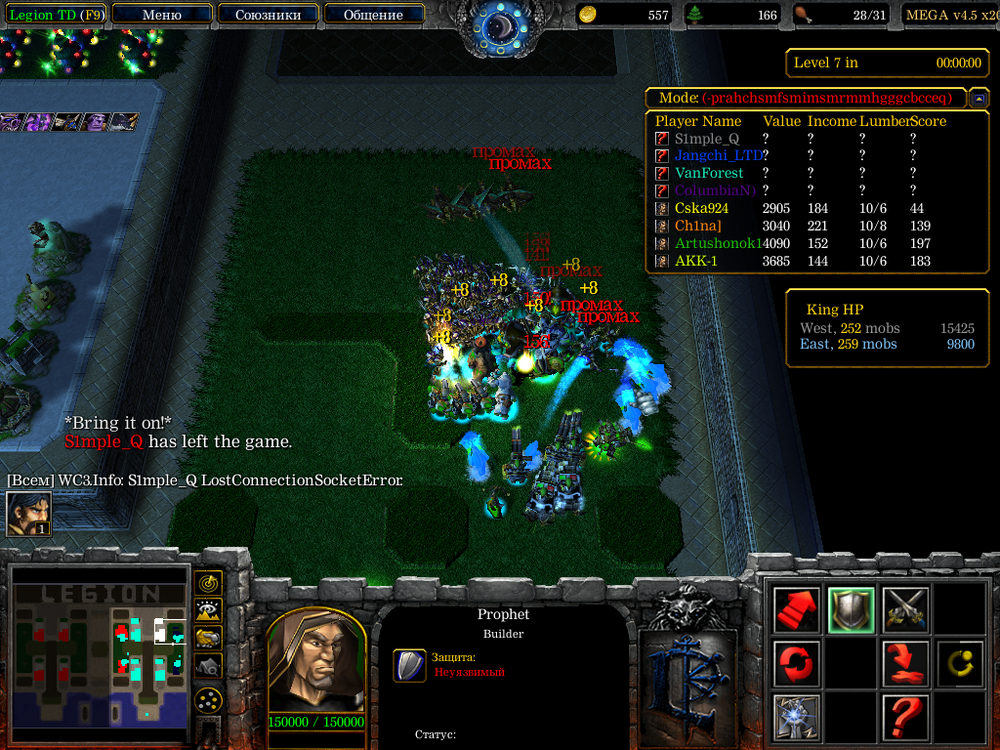1000x750 pixels.
Task: Open the Меню game menu
Action: point(162,15)
